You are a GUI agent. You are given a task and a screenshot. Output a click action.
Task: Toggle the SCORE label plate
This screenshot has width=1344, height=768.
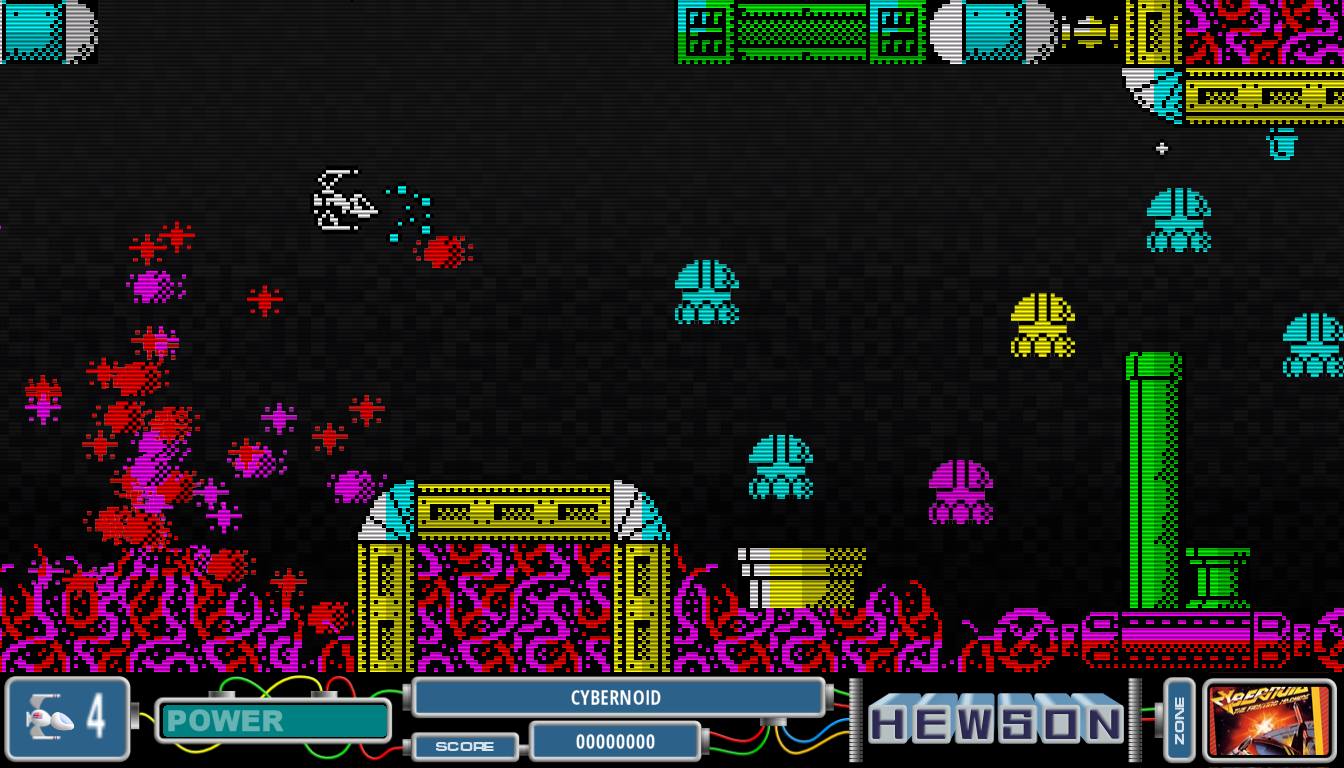465,745
